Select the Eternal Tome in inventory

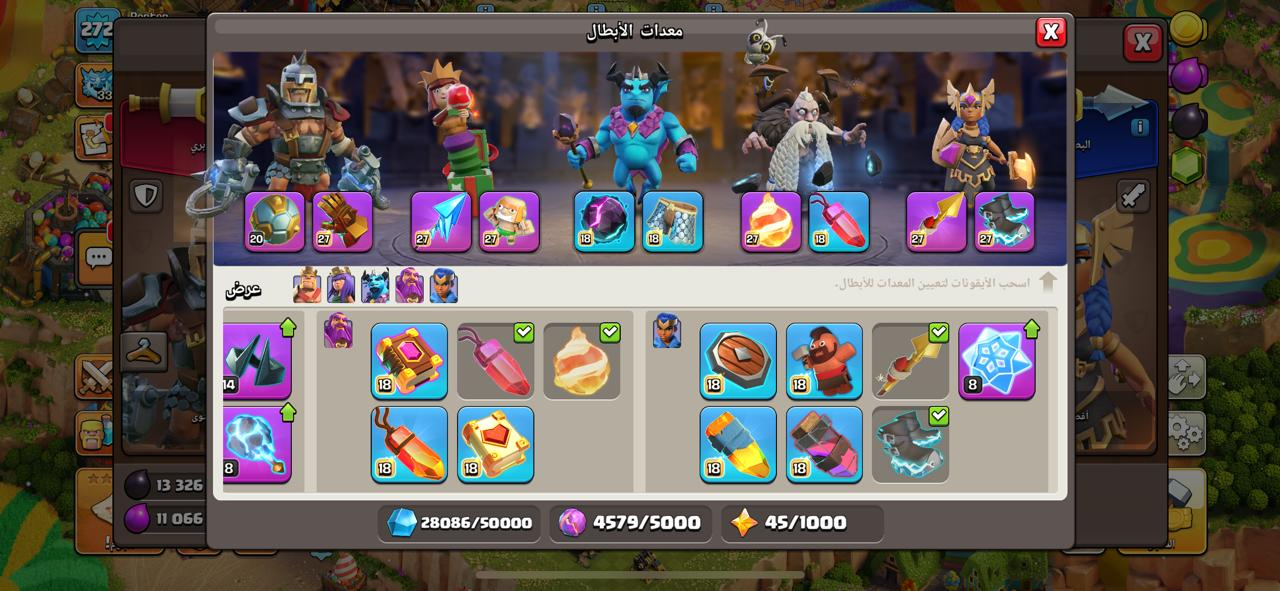(x=409, y=361)
